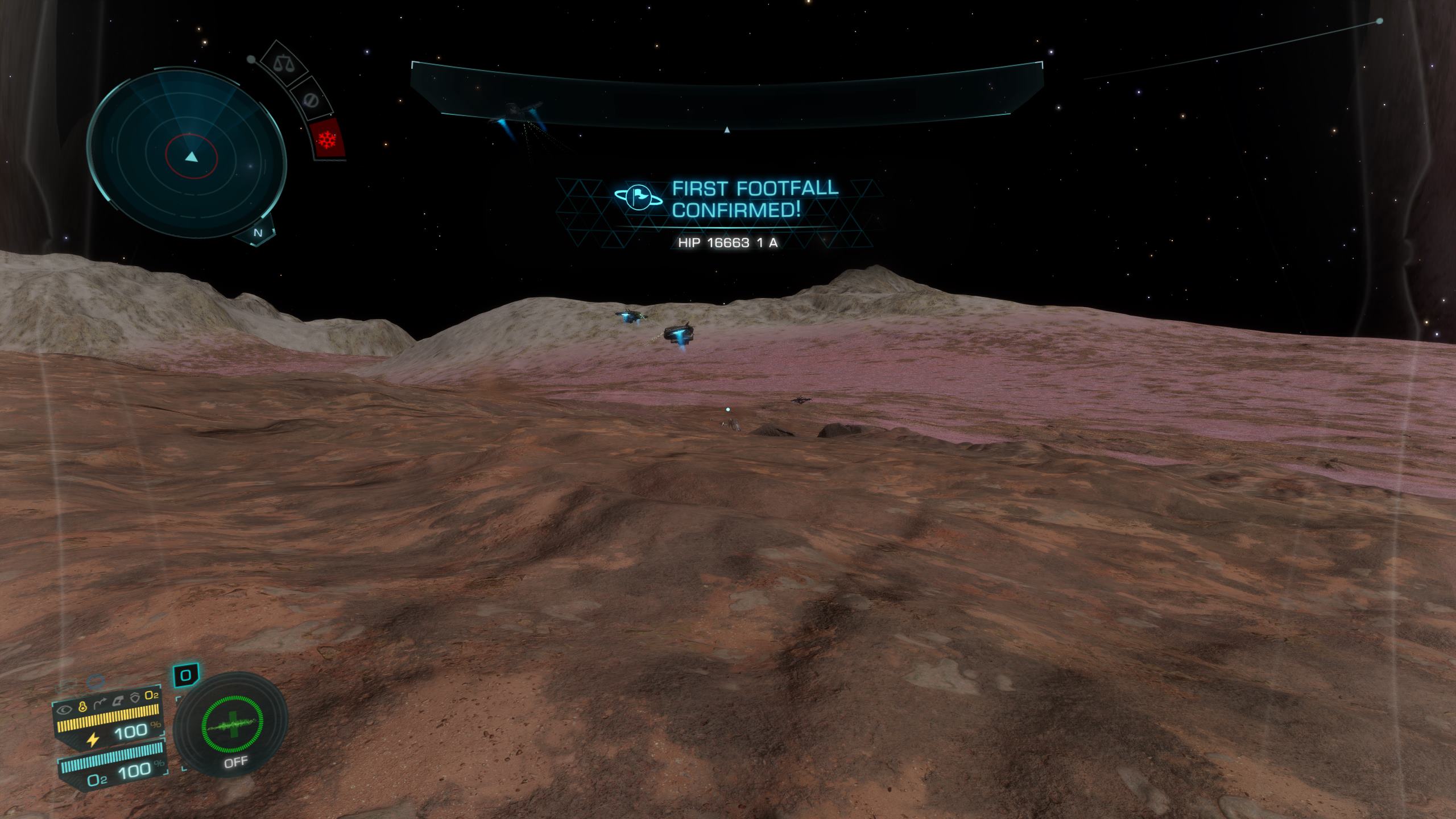Click the circular radar scanner display
This screenshot has height=819, width=1456.
click(187, 152)
